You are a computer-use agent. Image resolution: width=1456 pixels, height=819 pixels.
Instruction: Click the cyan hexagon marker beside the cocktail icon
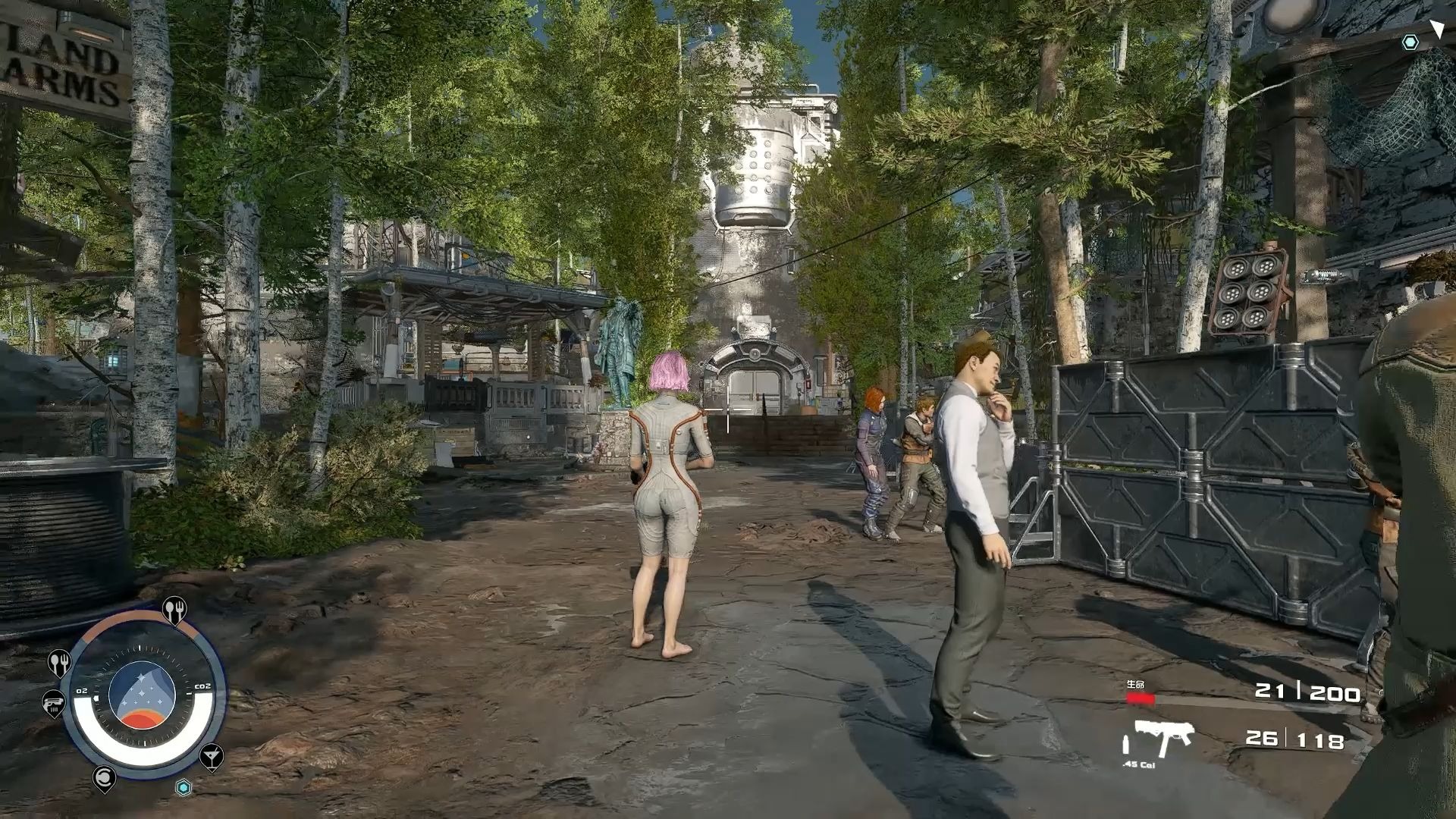point(184,787)
